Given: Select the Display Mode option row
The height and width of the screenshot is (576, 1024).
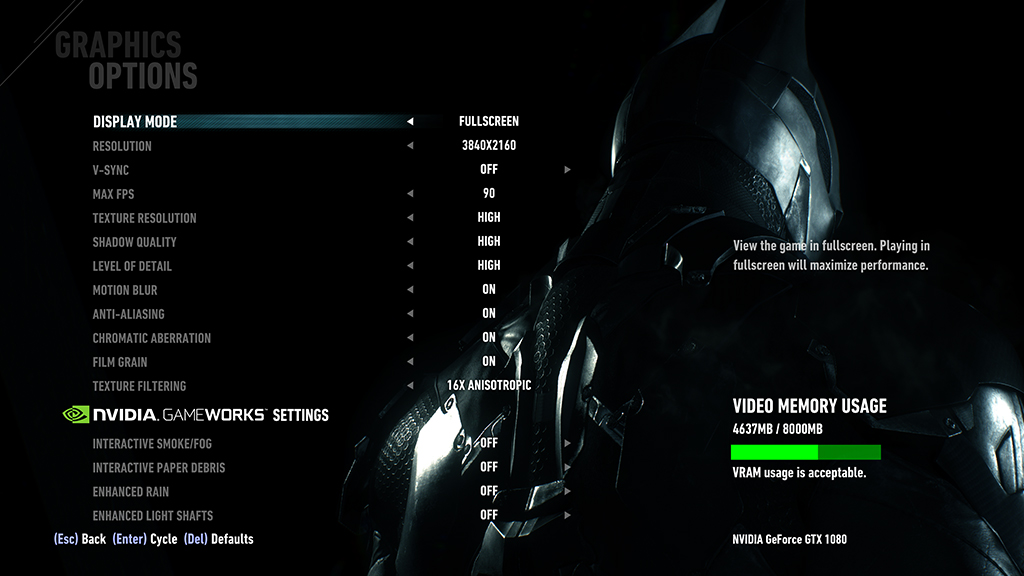Looking at the screenshot, I should 135,122.
